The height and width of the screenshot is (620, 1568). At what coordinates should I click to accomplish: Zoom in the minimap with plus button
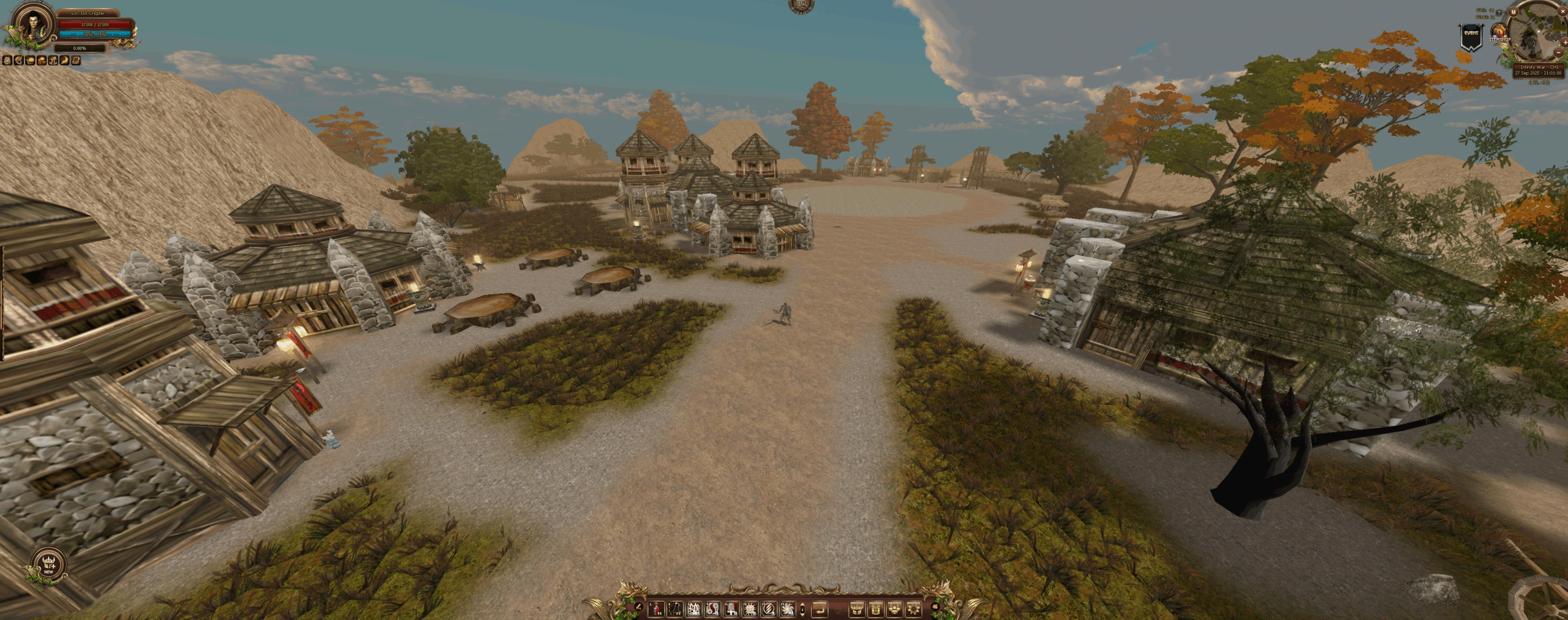[1566, 42]
